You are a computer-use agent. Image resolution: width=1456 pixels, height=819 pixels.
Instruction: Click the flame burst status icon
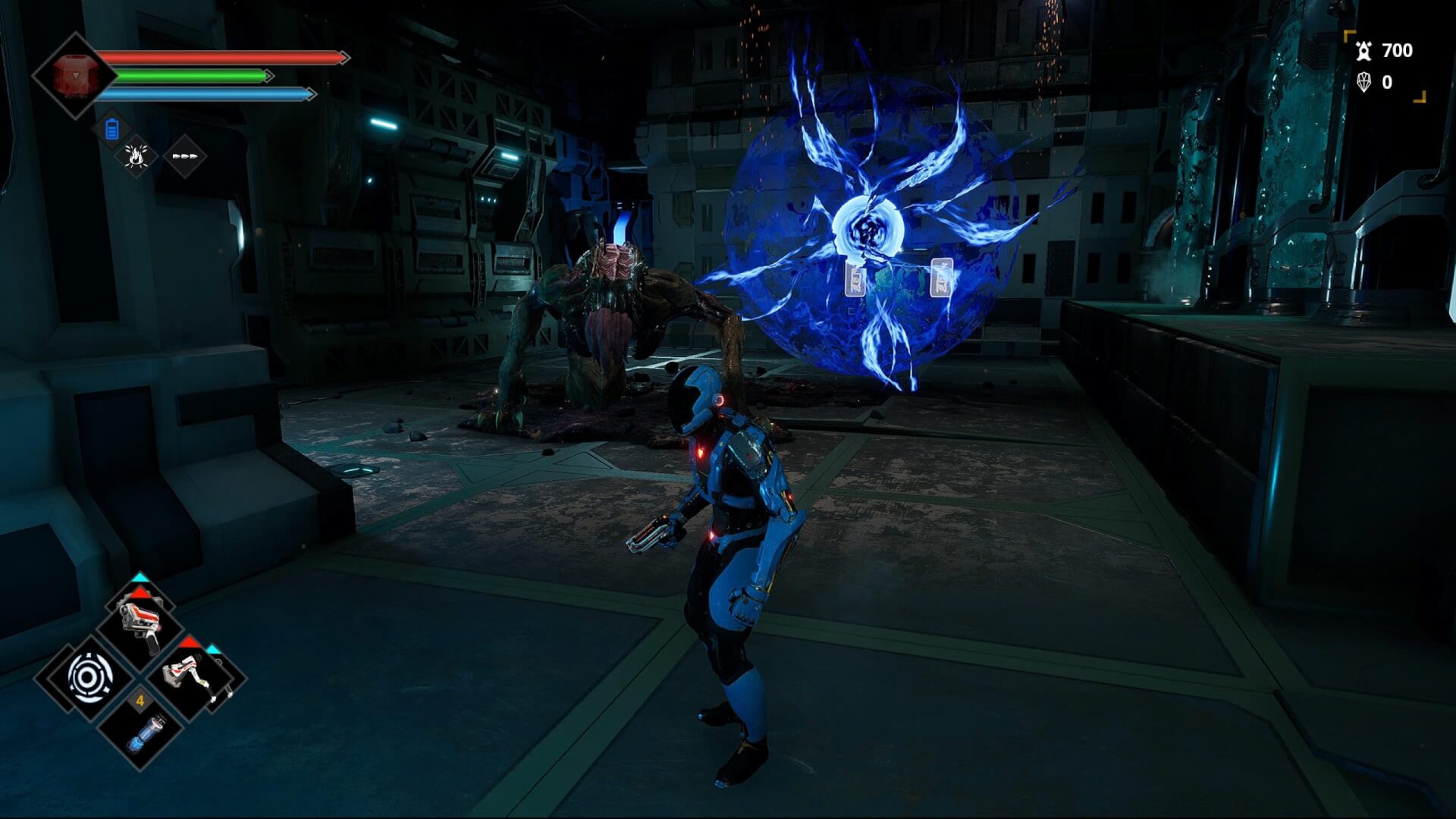point(136,156)
